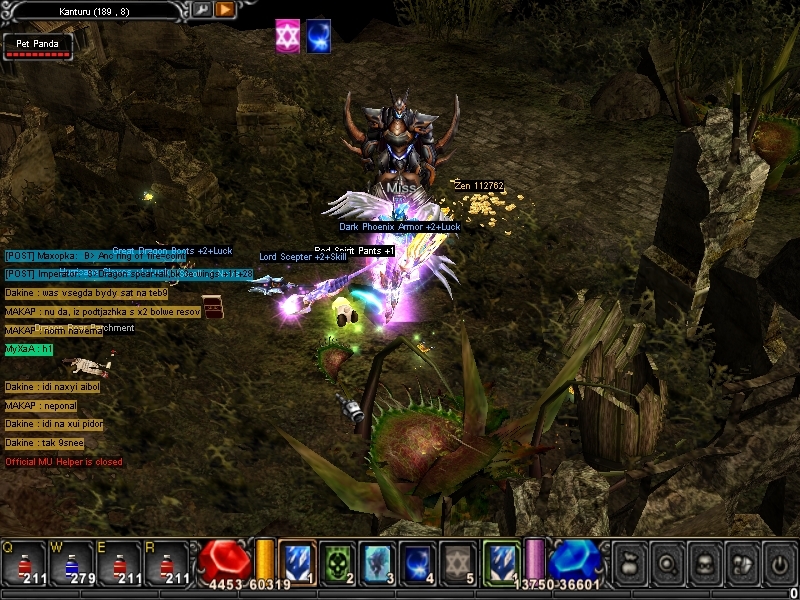The width and height of the screenshot is (800, 600).
Task: Use the red potion in slot R
Action: (167, 562)
